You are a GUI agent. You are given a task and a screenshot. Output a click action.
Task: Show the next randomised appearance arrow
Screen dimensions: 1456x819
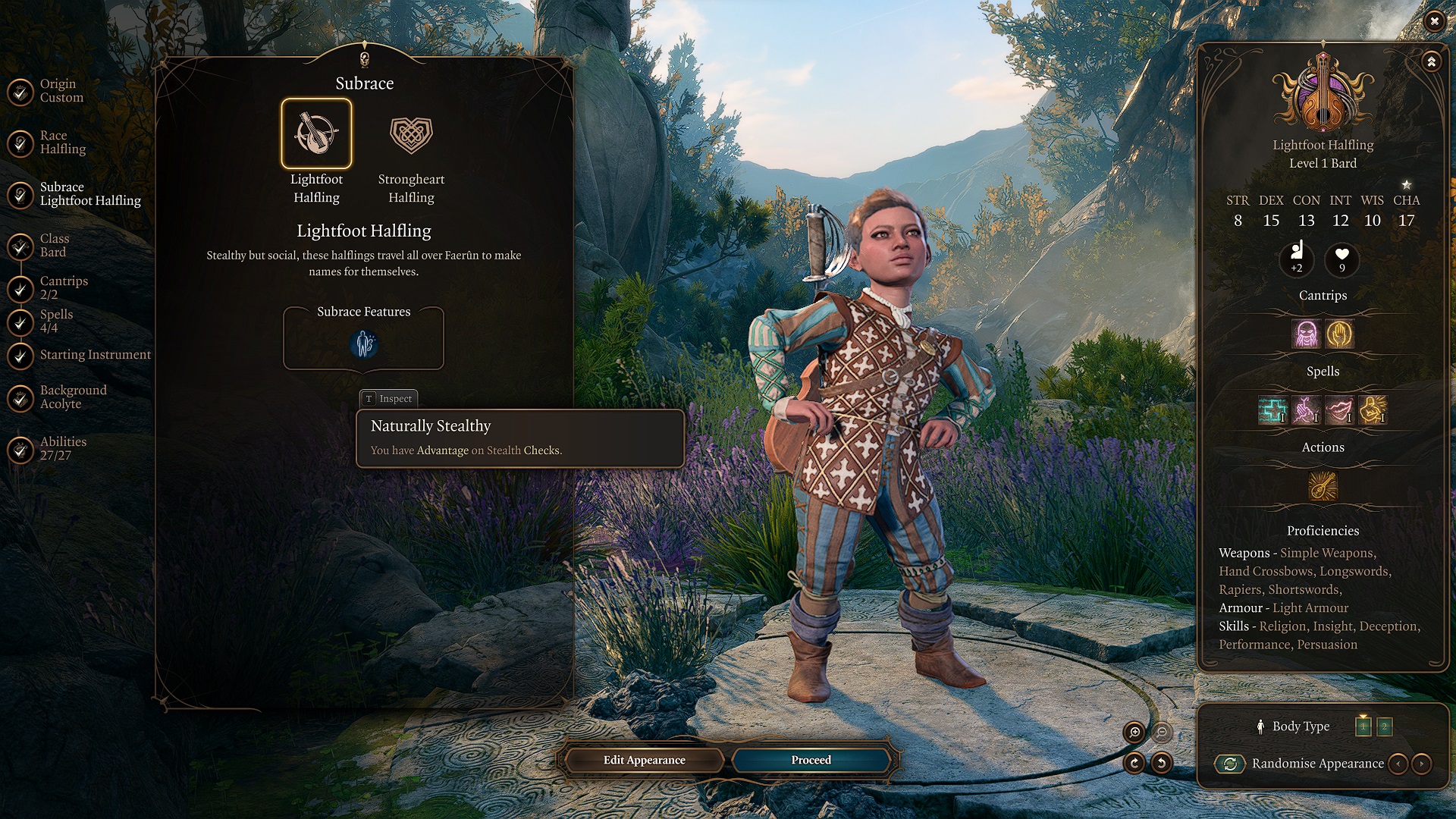click(1422, 764)
